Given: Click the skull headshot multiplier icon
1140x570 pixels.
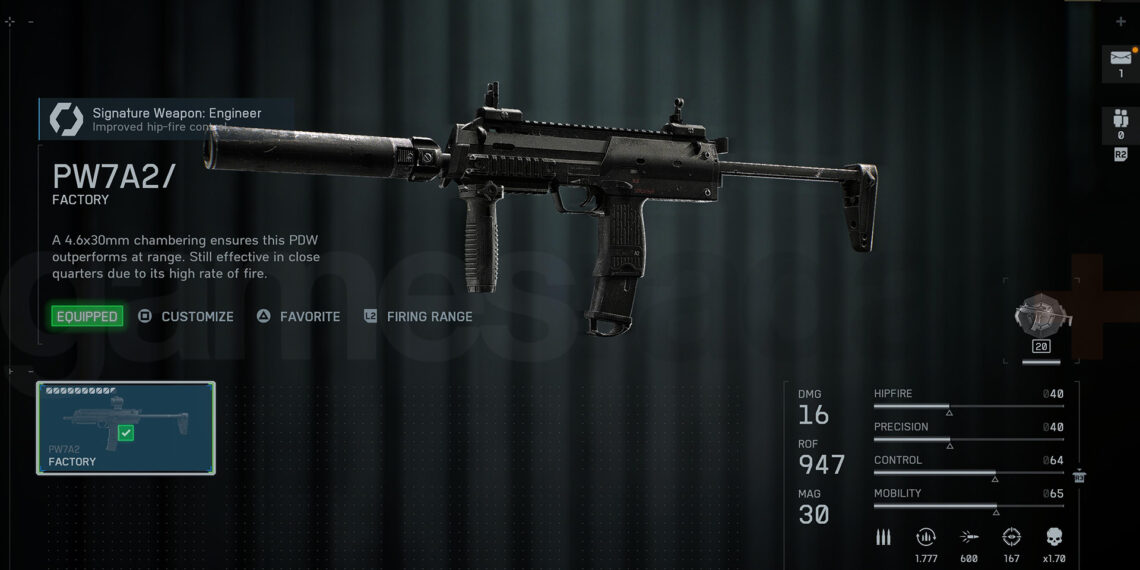Looking at the screenshot, I should click(x=1054, y=537).
